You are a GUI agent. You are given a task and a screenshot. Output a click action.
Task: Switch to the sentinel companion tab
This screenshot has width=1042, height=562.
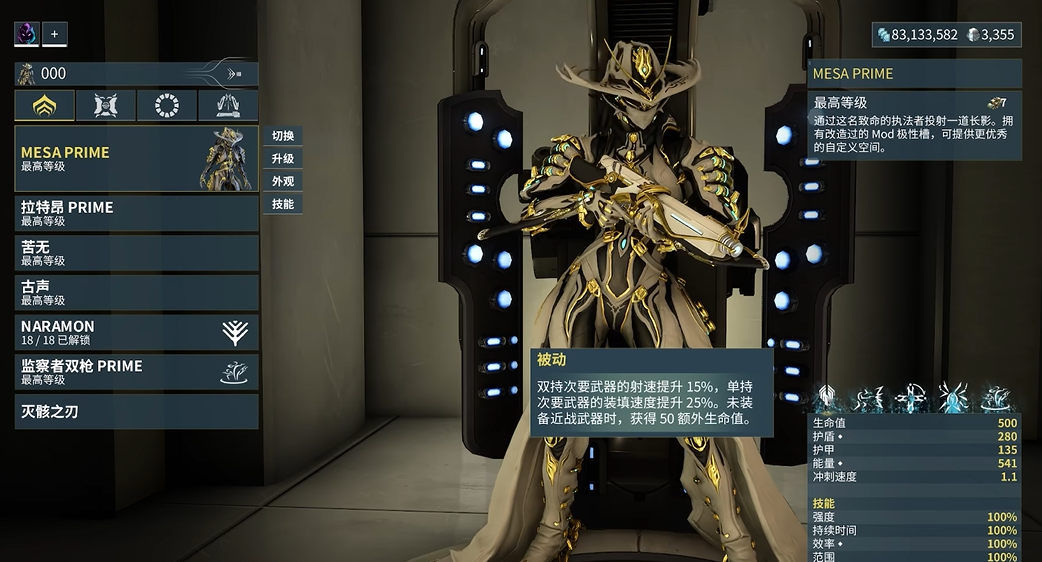point(106,105)
